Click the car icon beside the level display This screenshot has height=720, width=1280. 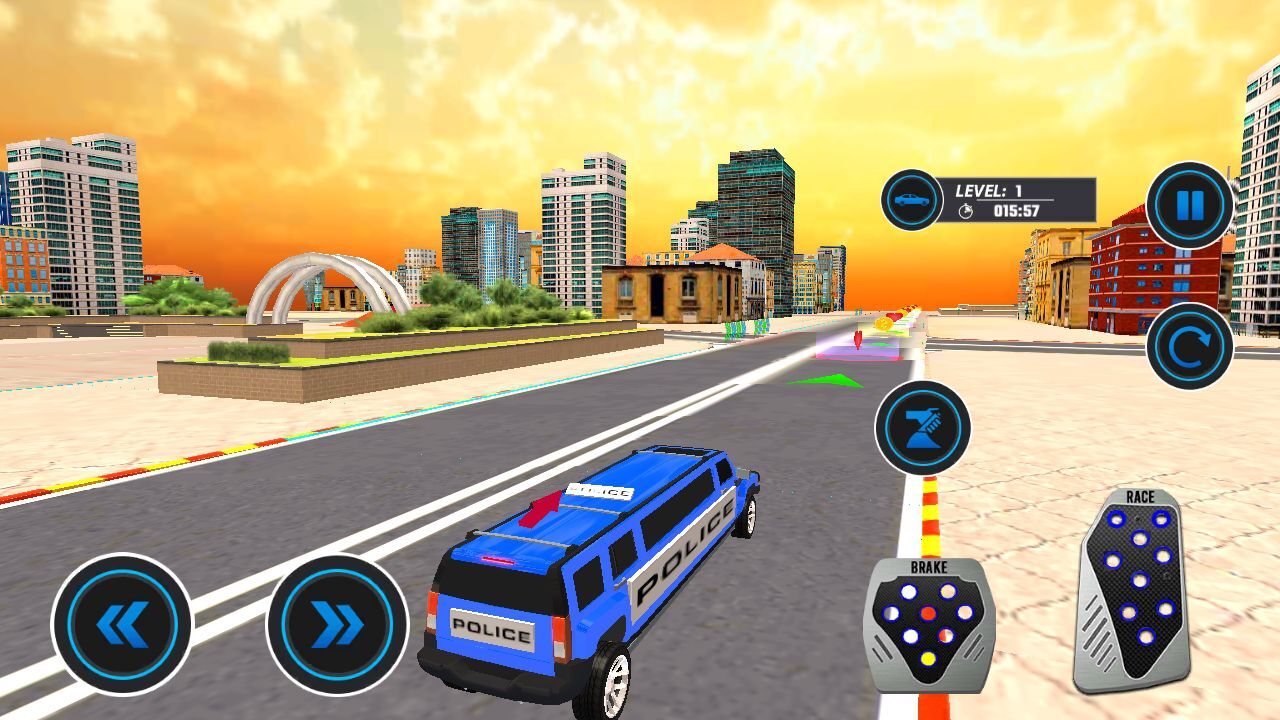click(x=911, y=200)
